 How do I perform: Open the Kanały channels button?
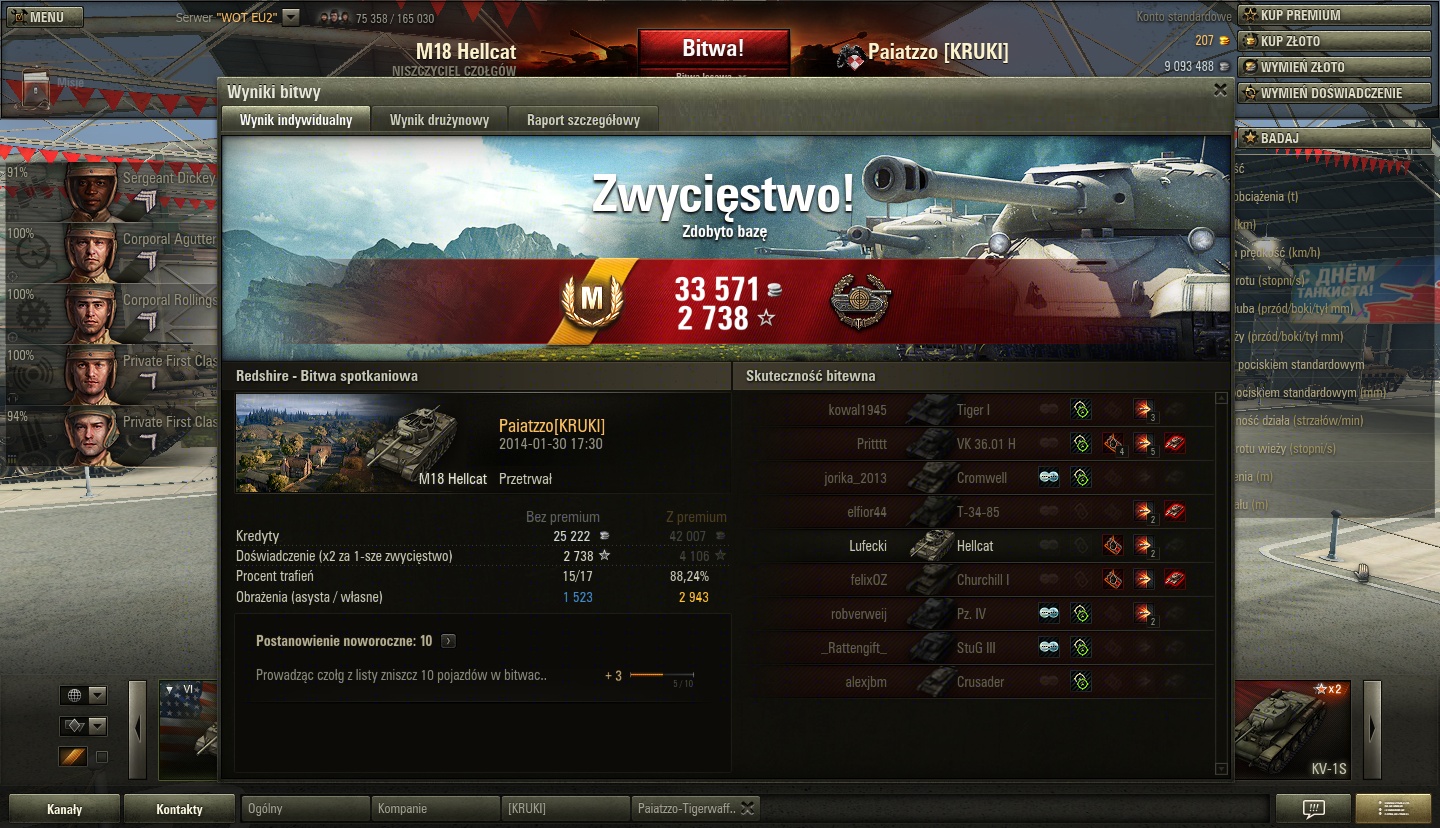[65, 809]
